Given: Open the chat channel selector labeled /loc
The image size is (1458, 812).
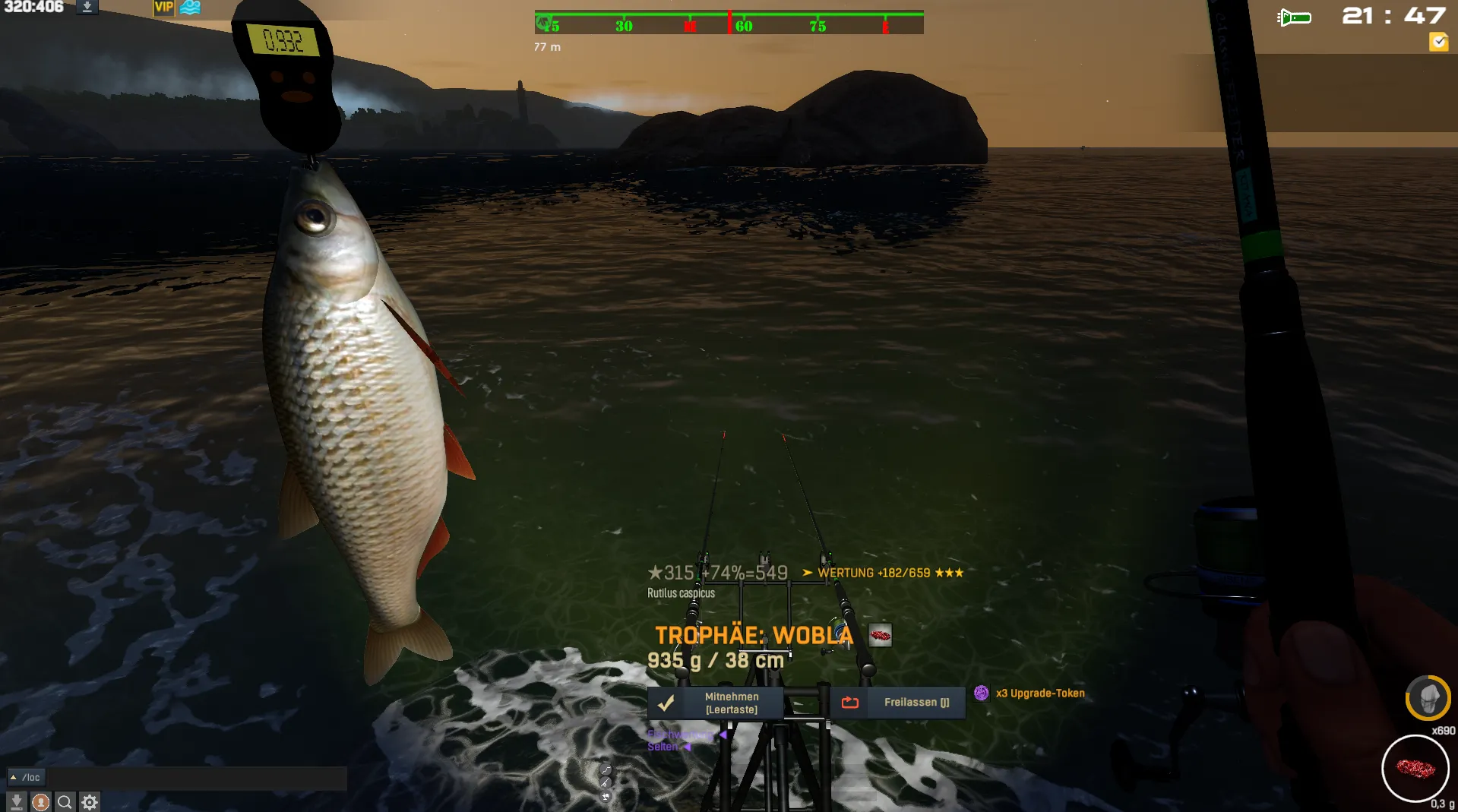Looking at the screenshot, I should tap(27, 777).
